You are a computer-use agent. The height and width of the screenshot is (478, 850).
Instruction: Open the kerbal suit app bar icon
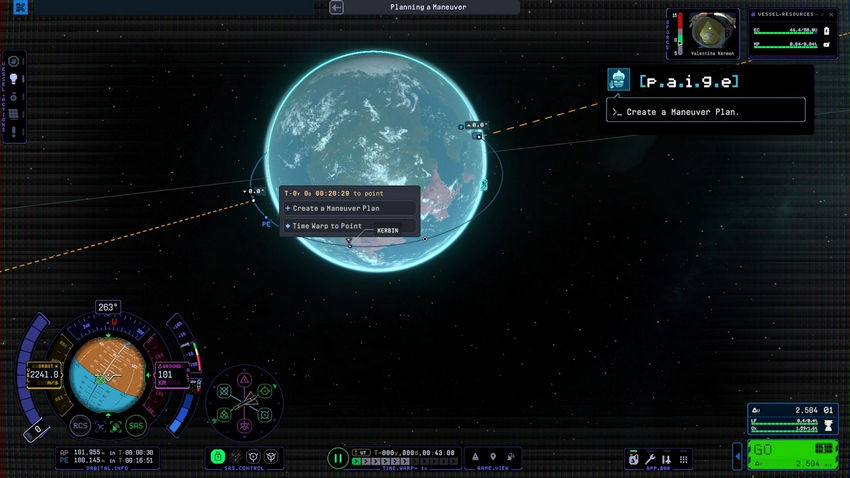634,458
